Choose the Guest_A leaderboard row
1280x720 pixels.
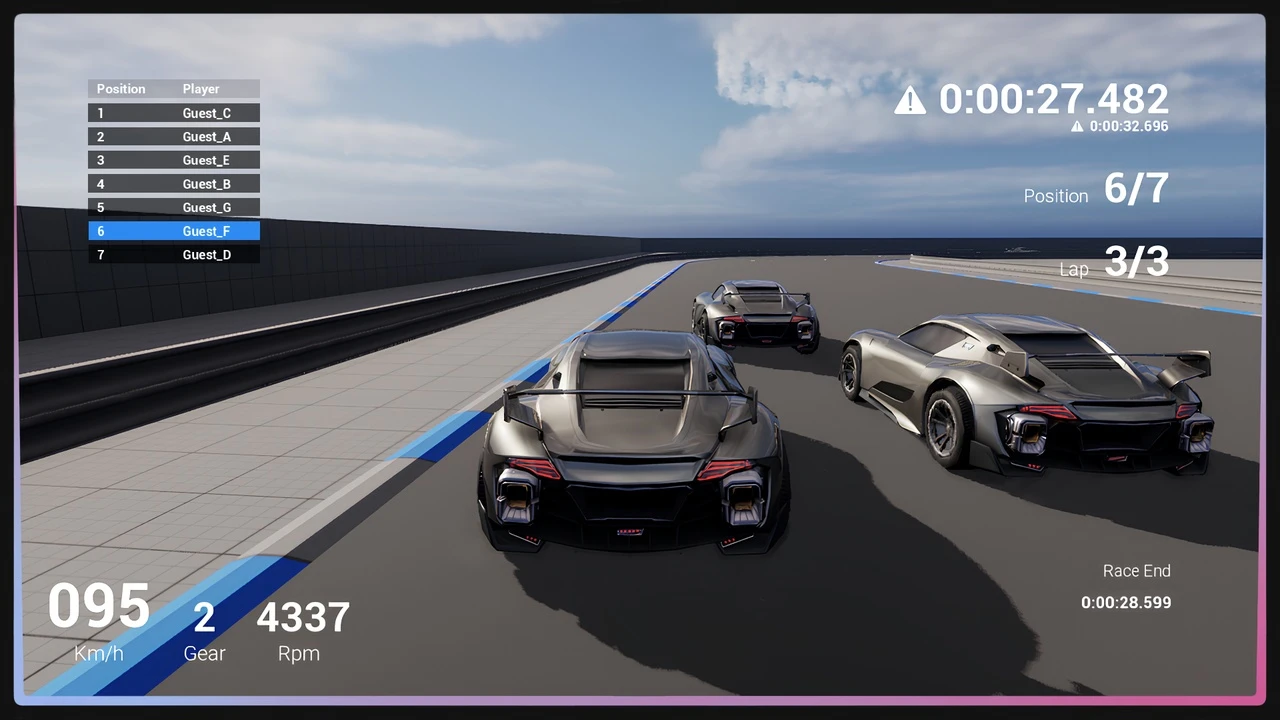pos(174,137)
